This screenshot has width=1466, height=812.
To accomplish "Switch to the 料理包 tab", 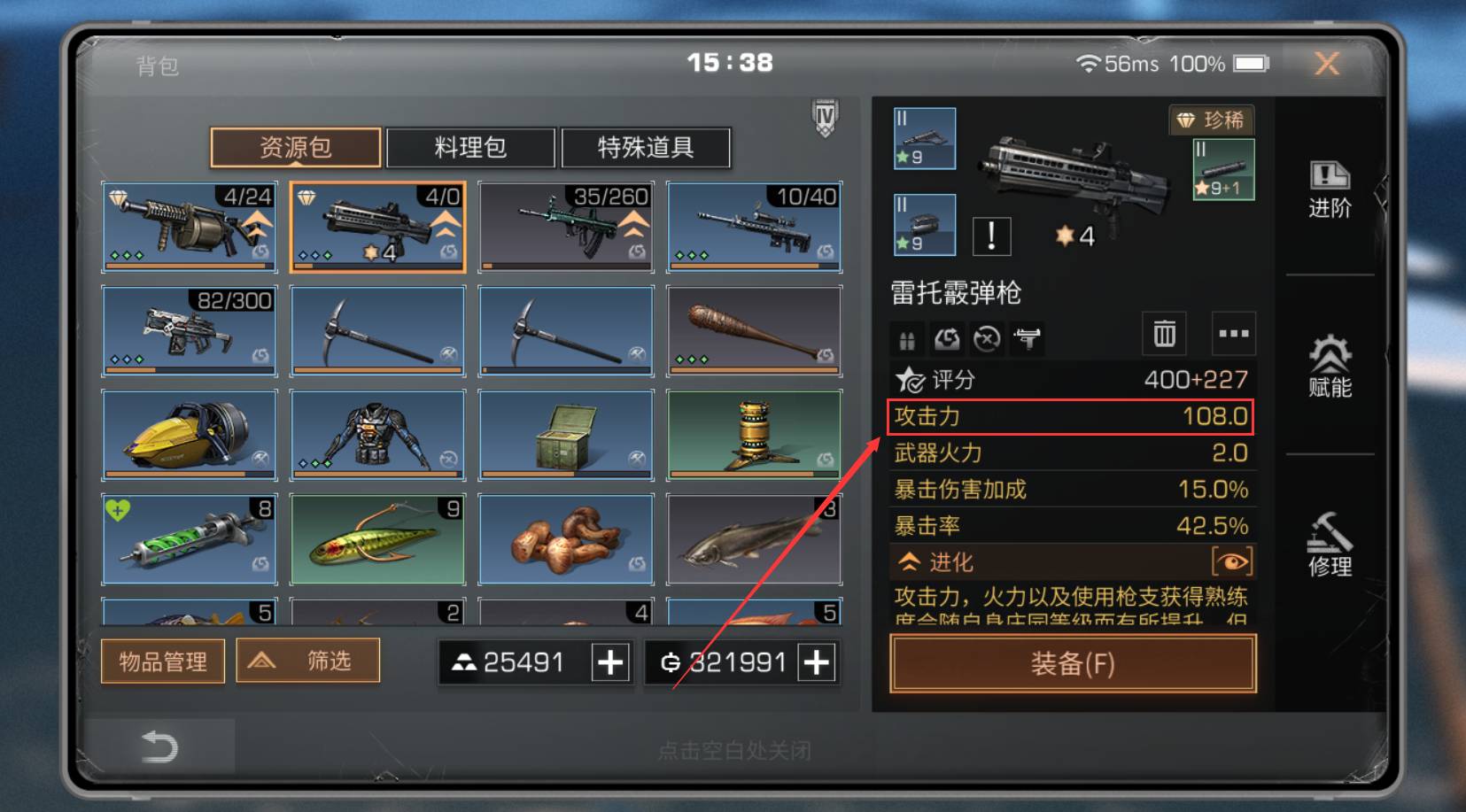I will 469,148.
